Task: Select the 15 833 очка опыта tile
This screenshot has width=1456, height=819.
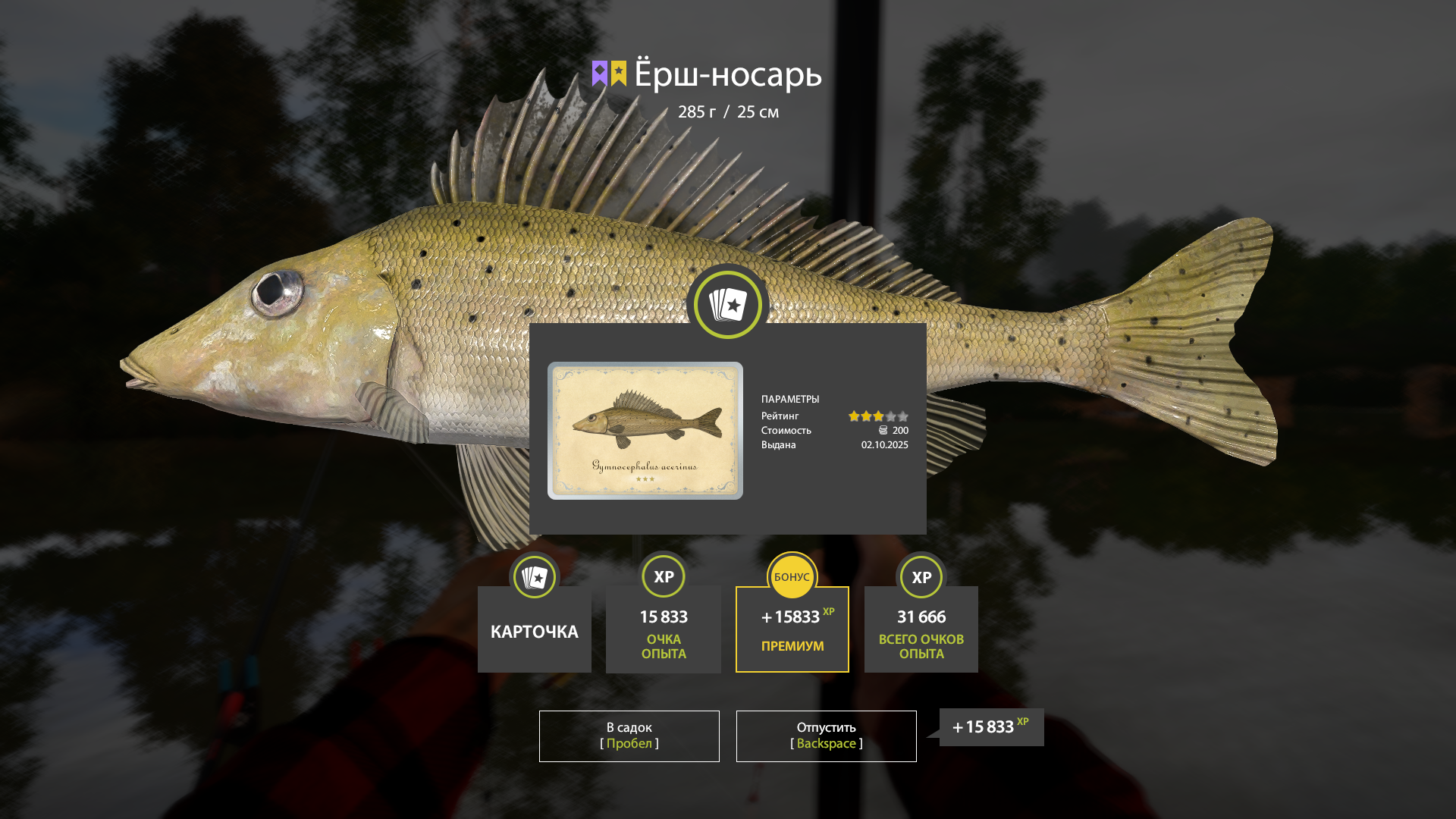Action: (x=664, y=629)
